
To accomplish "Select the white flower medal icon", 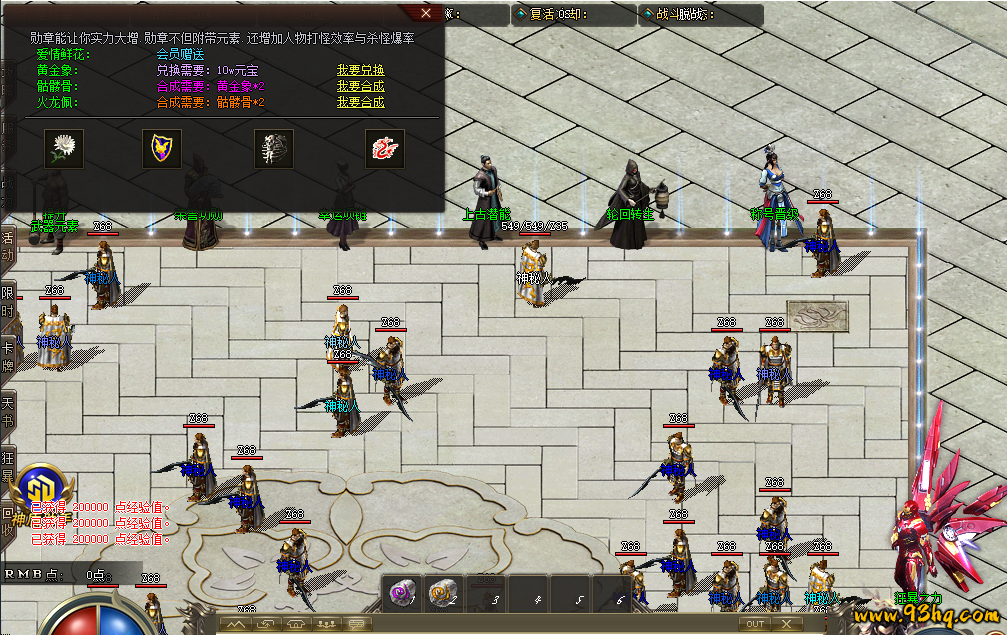I will pyautogui.click(x=63, y=147).
